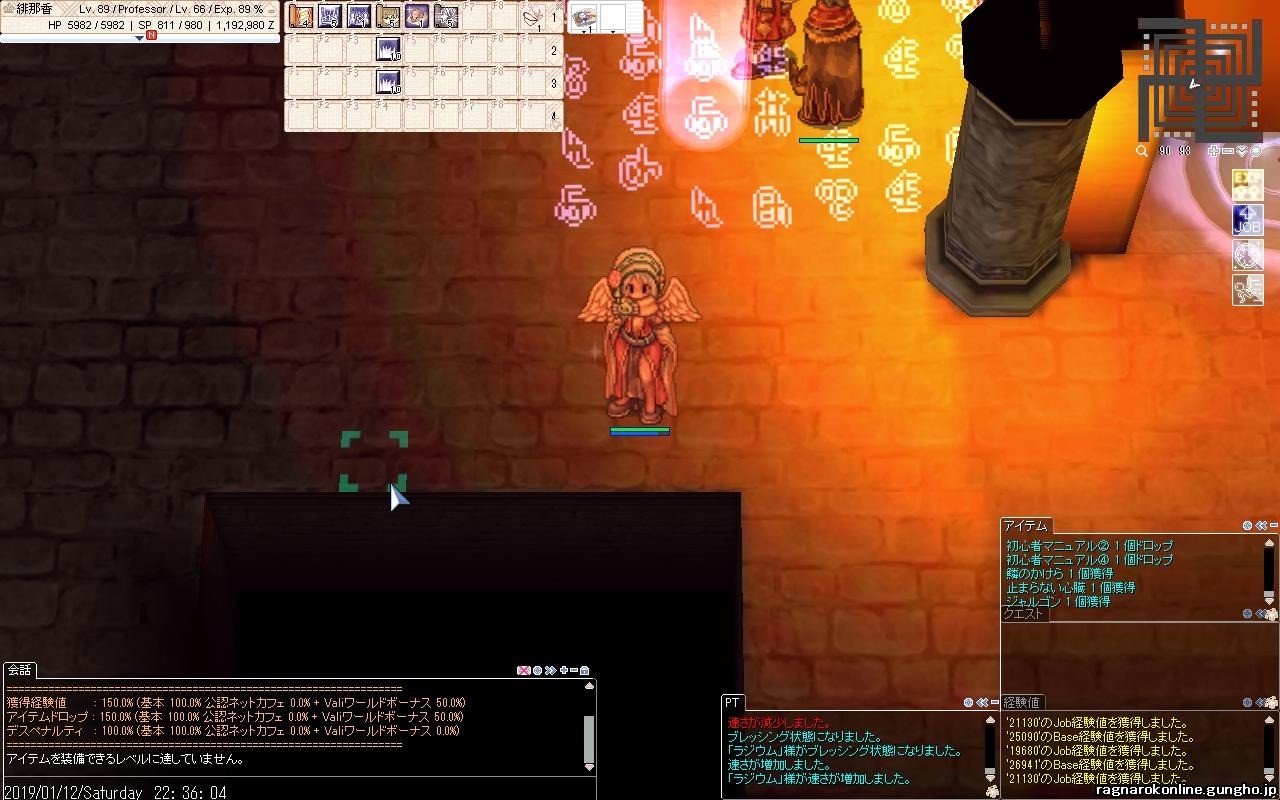Click the JOB bonus status icon
Screen dimensions: 1280x800
[1247, 220]
